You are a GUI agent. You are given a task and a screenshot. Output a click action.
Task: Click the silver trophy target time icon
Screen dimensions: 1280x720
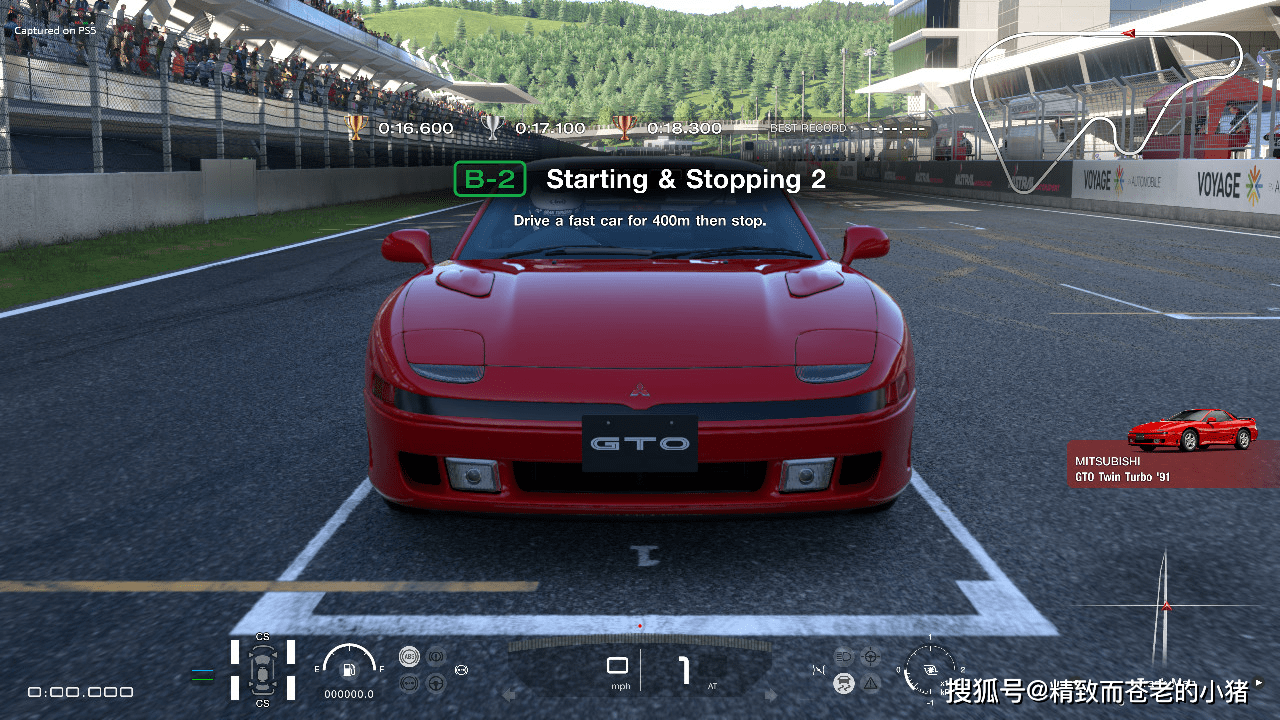click(x=490, y=128)
